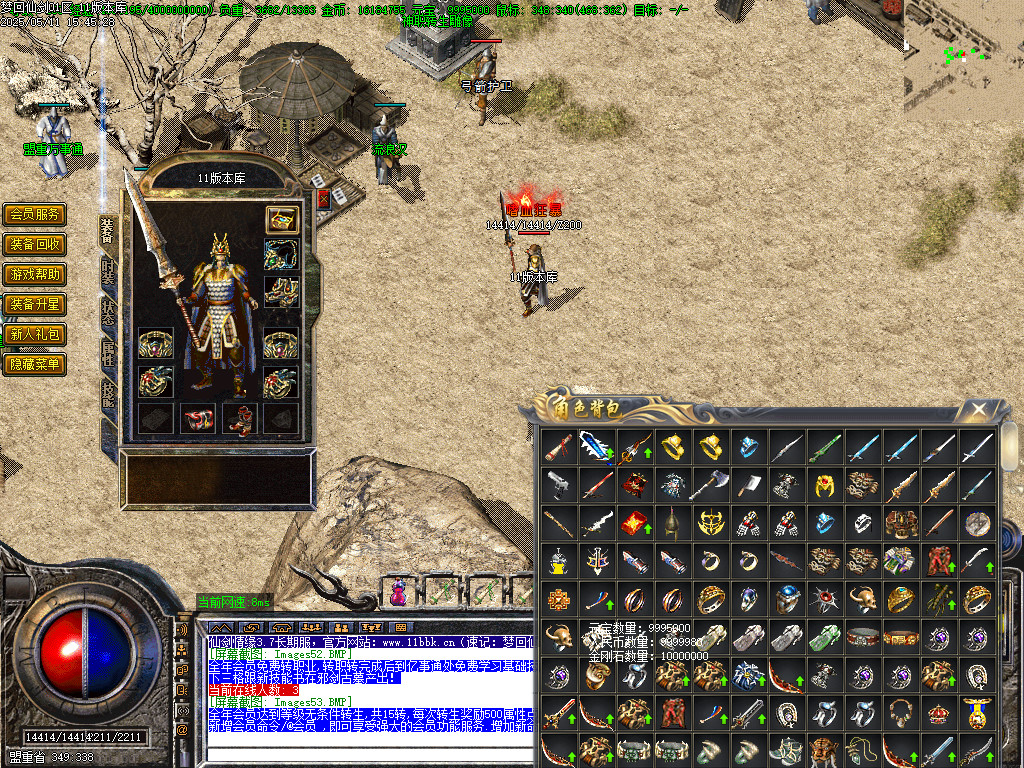This screenshot has height=768, width=1024.
Task: Select the 装备升星 equipment star upgrade button
Action: point(35,304)
